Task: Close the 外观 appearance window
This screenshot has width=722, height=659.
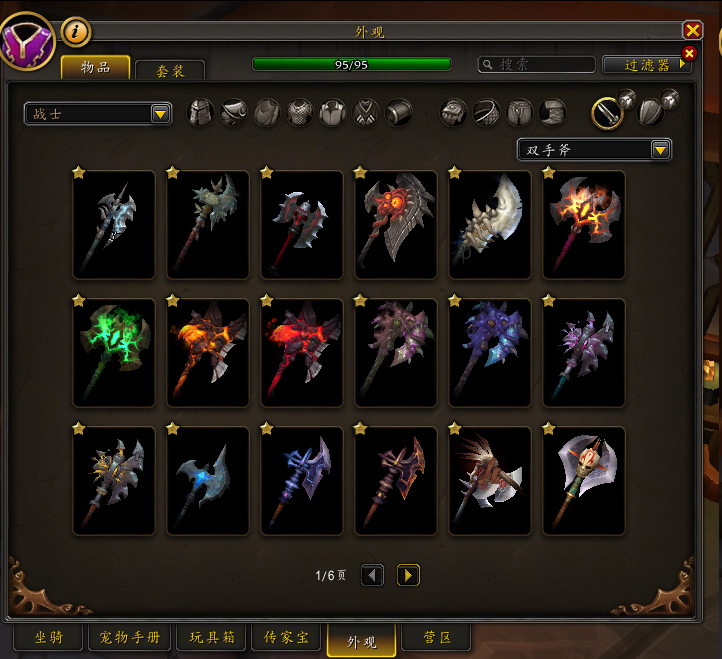Action: coord(692,31)
